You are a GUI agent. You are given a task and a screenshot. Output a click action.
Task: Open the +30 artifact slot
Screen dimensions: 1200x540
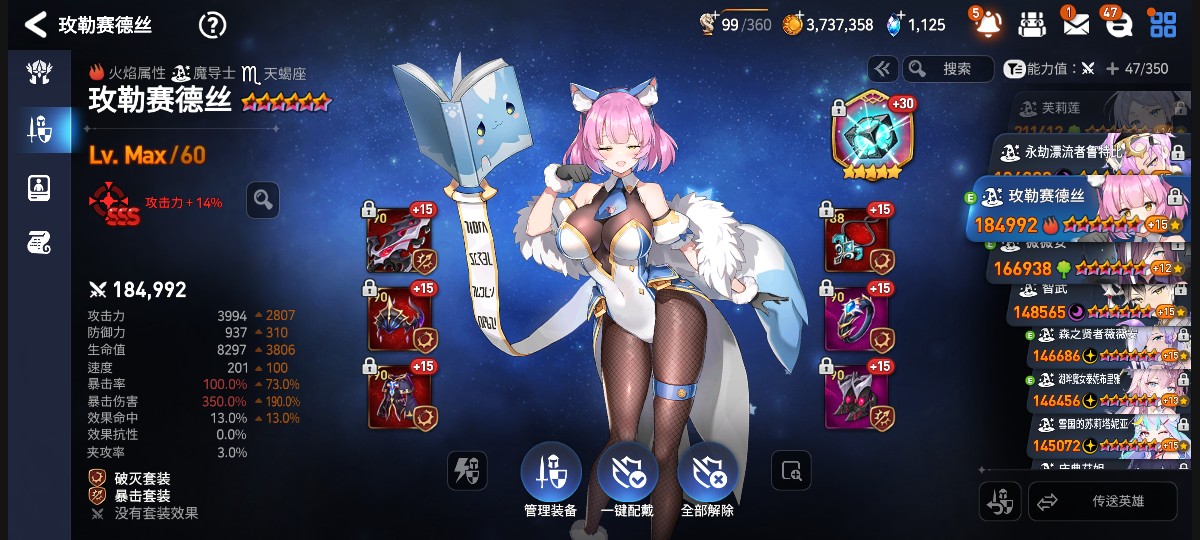(x=866, y=133)
